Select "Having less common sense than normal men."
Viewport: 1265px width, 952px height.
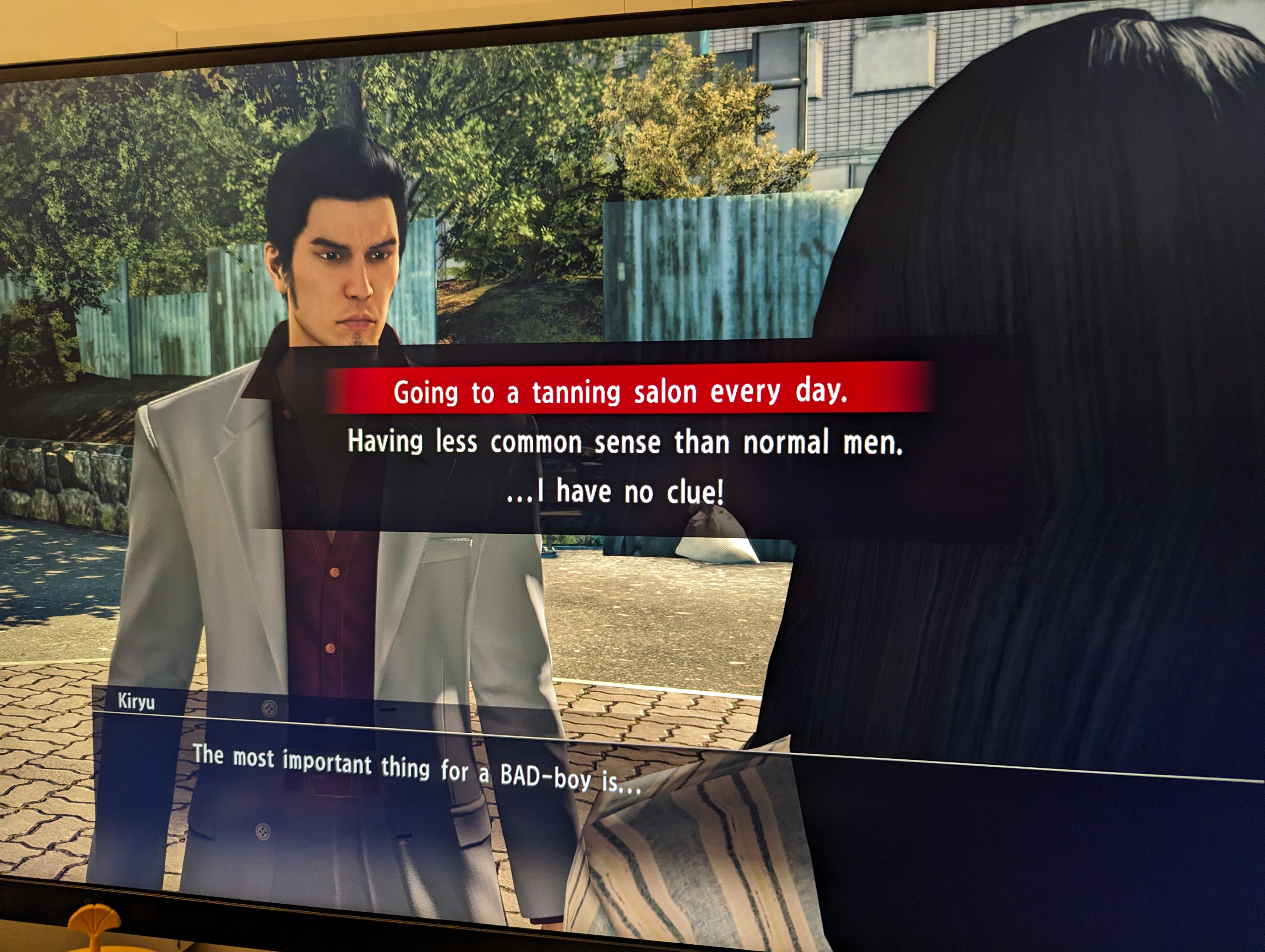pos(624,442)
